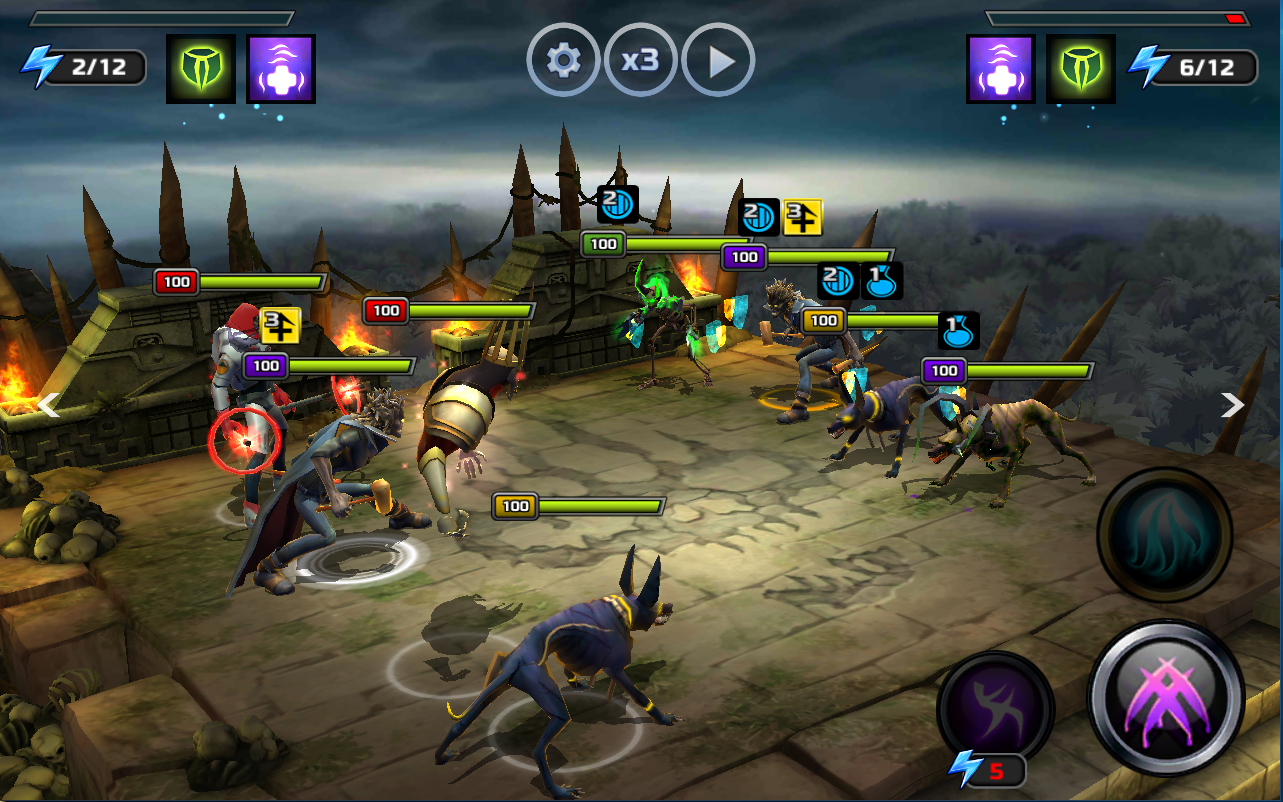The width and height of the screenshot is (1283, 802).
Task: Select purple heal icon beside the 2/12 energy
Action: [x=281, y=69]
